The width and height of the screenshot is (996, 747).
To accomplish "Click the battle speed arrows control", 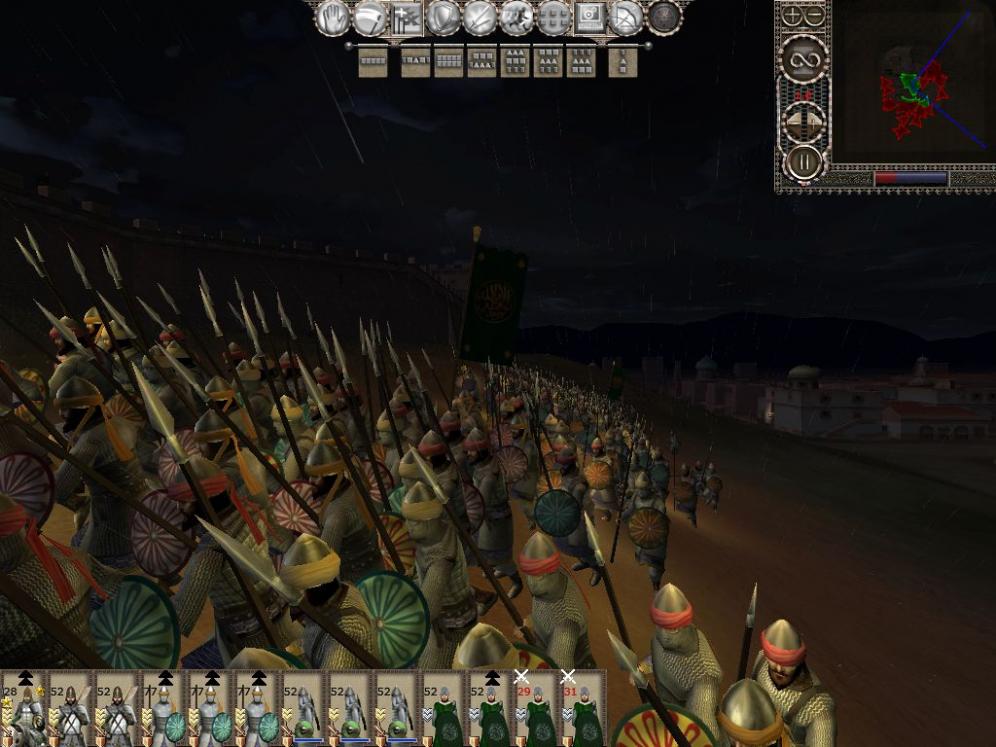I will (803, 120).
